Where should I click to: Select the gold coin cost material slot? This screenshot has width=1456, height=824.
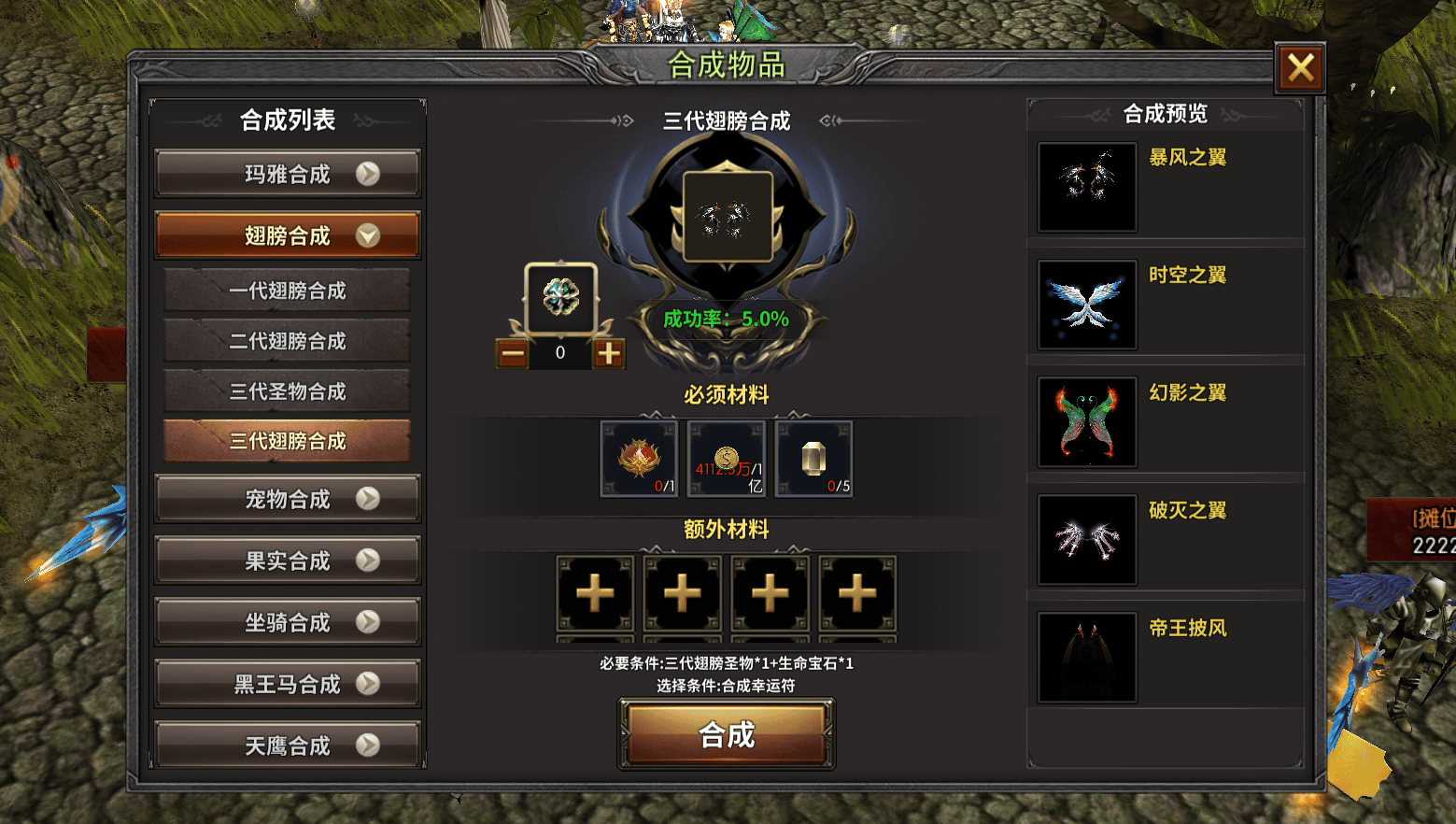point(727,459)
